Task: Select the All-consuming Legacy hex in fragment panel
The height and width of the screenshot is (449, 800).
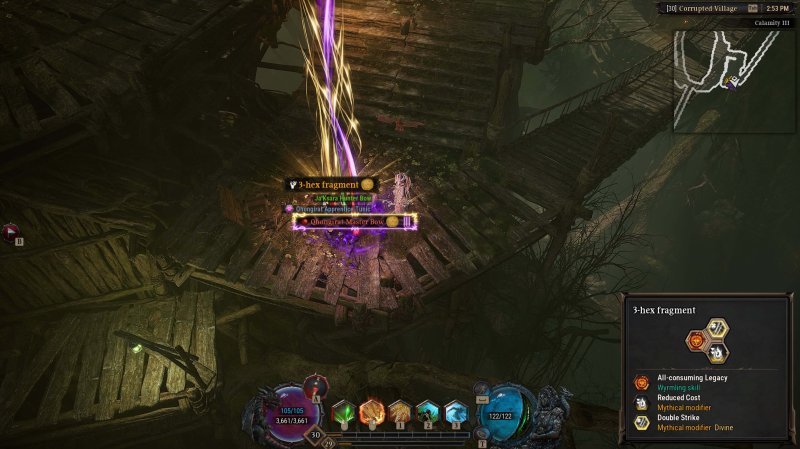Action: [696, 340]
